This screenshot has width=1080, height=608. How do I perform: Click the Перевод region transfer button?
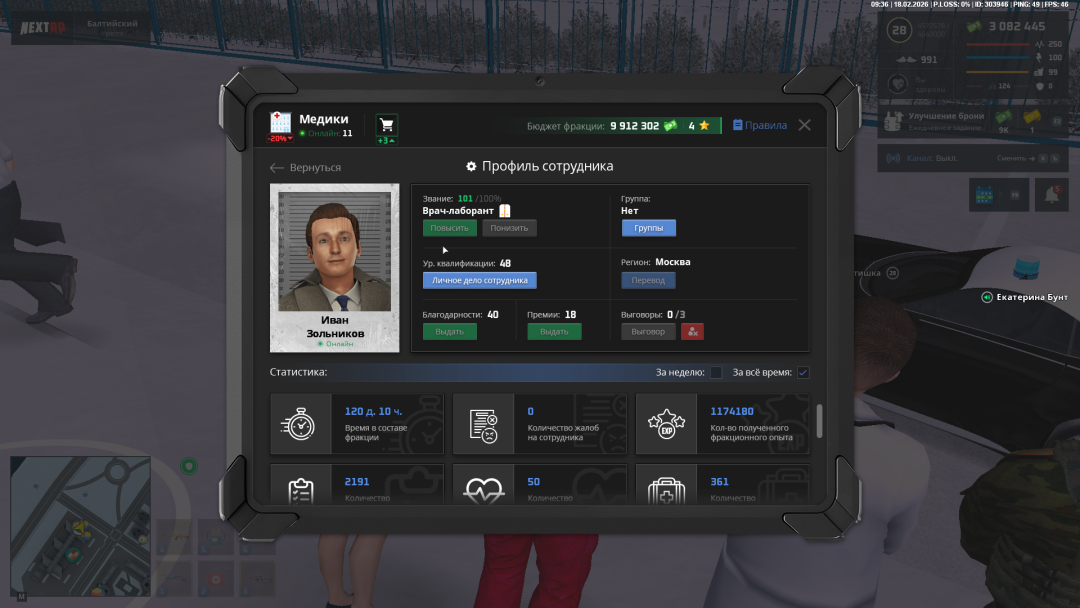click(x=648, y=281)
